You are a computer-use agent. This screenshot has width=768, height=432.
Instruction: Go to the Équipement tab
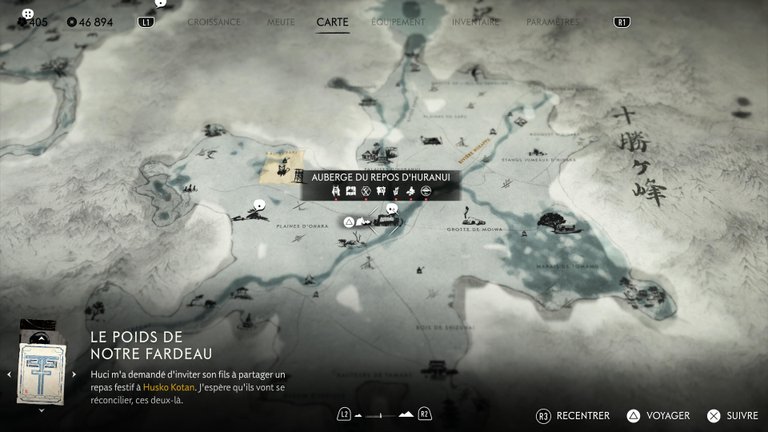(x=398, y=21)
